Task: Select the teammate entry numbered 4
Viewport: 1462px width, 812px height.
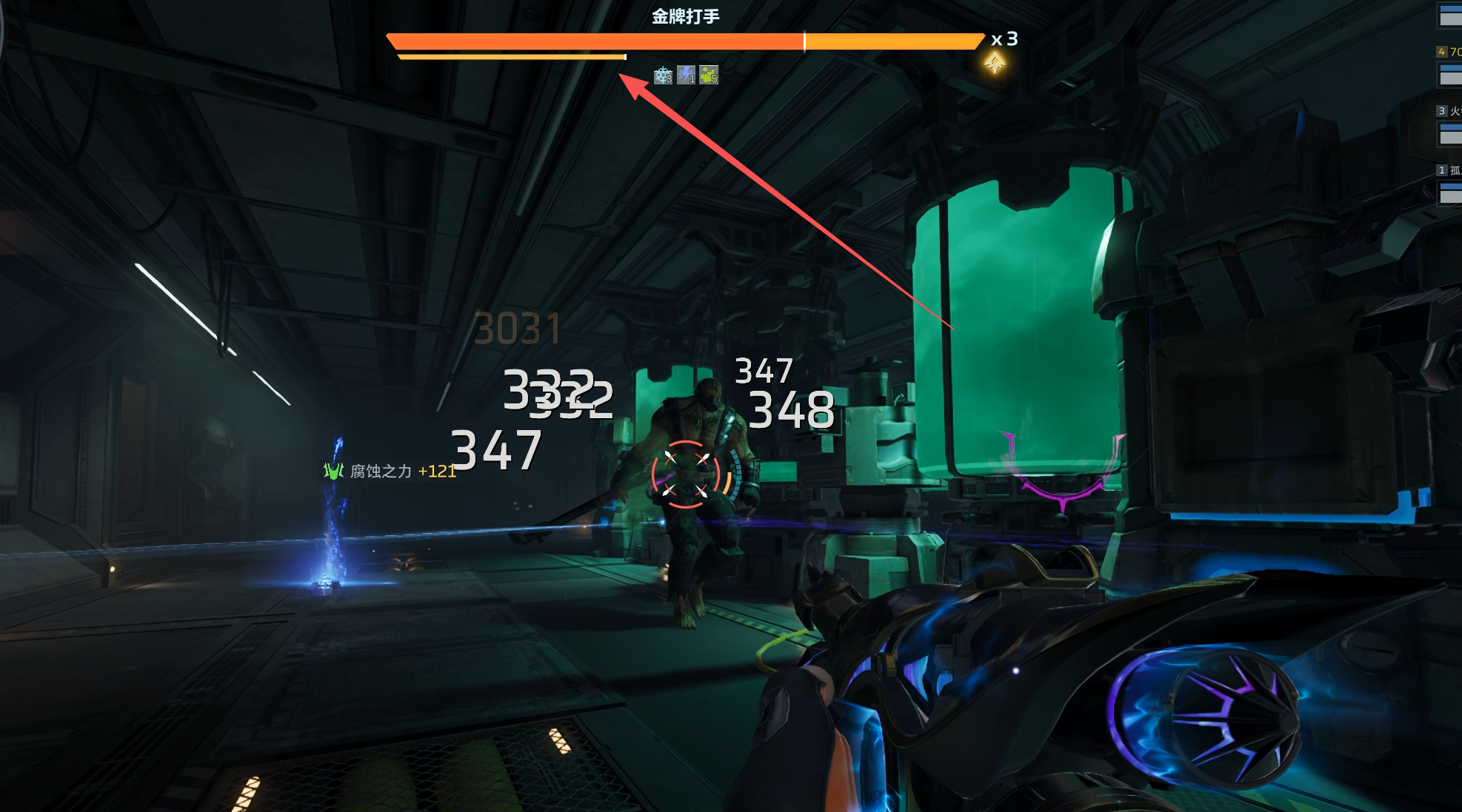Action: coord(1449,64)
